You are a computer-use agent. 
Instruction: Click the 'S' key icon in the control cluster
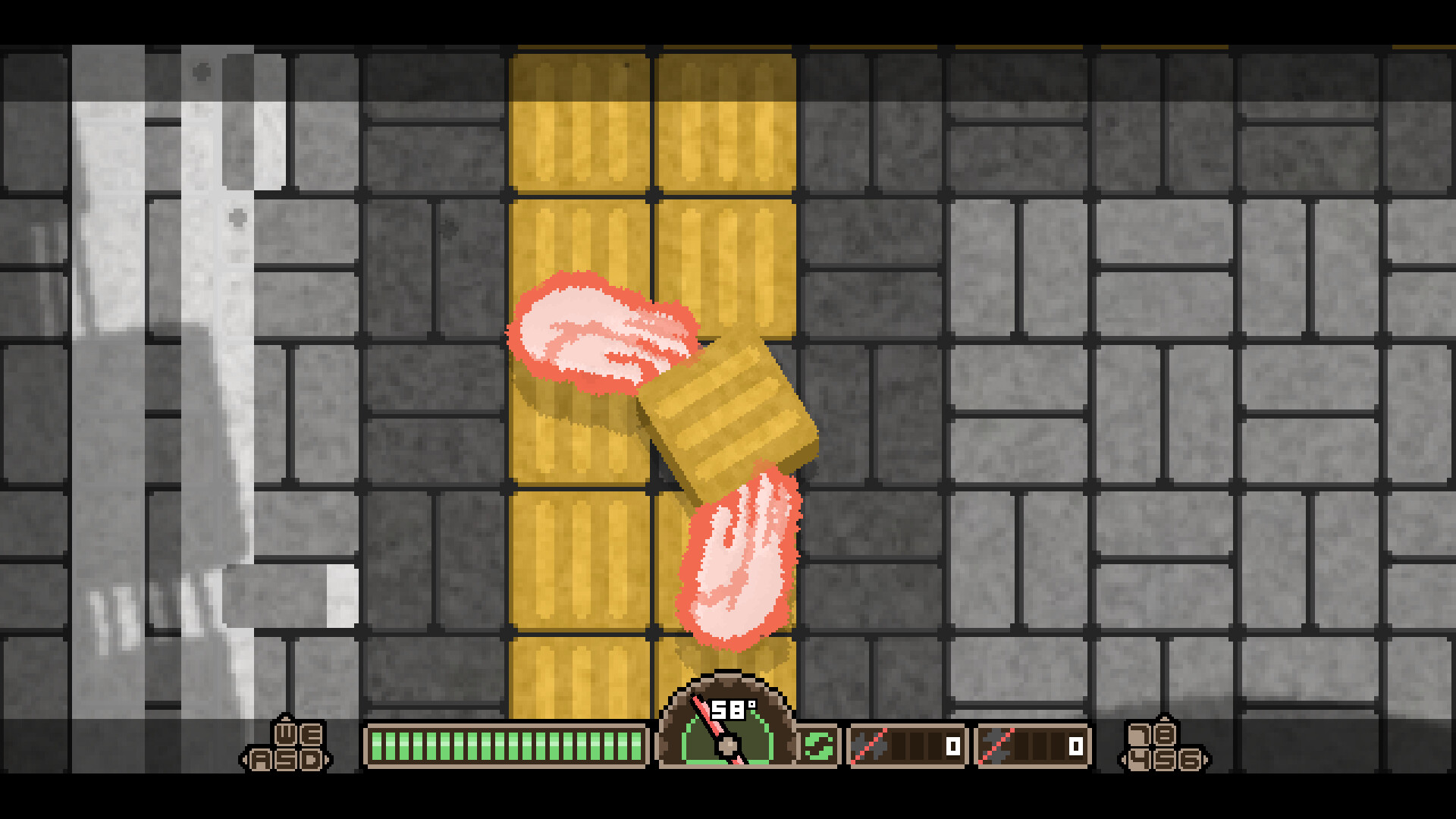point(287,760)
